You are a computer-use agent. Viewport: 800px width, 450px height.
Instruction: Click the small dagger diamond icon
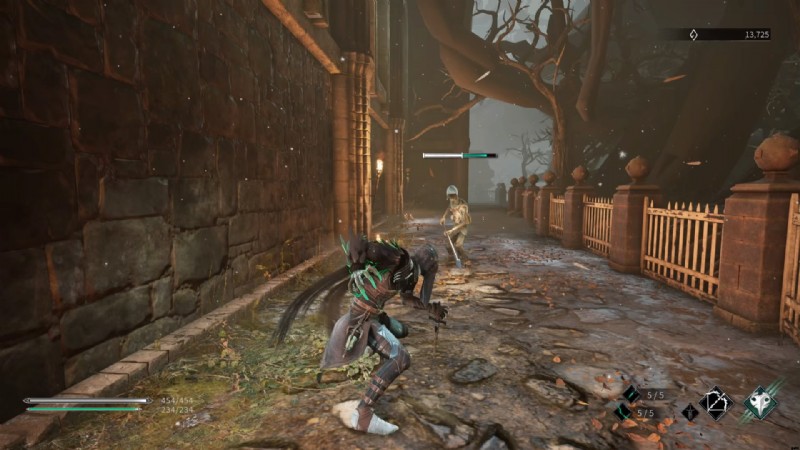coord(689,411)
